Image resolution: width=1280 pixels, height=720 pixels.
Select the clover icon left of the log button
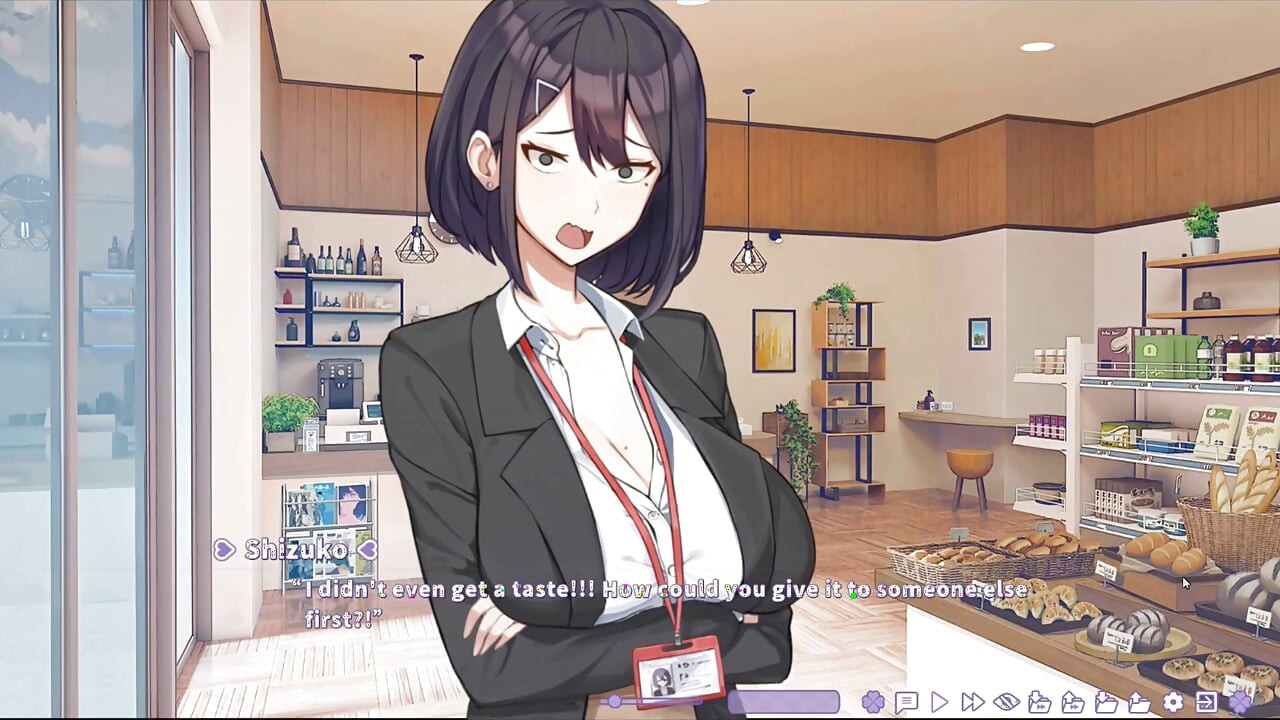coord(872,700)
